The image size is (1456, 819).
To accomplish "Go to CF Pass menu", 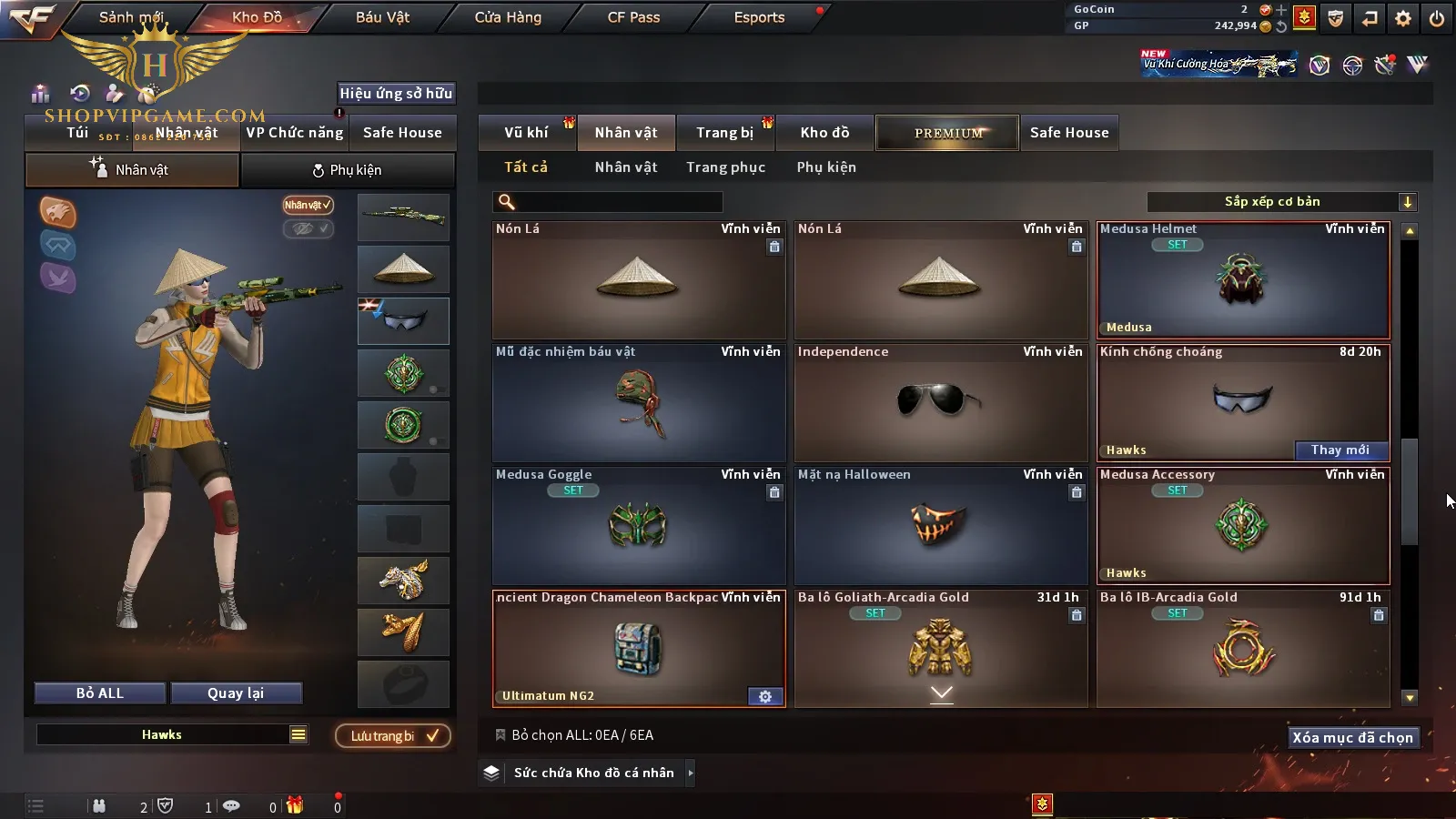I will (633, 17).
